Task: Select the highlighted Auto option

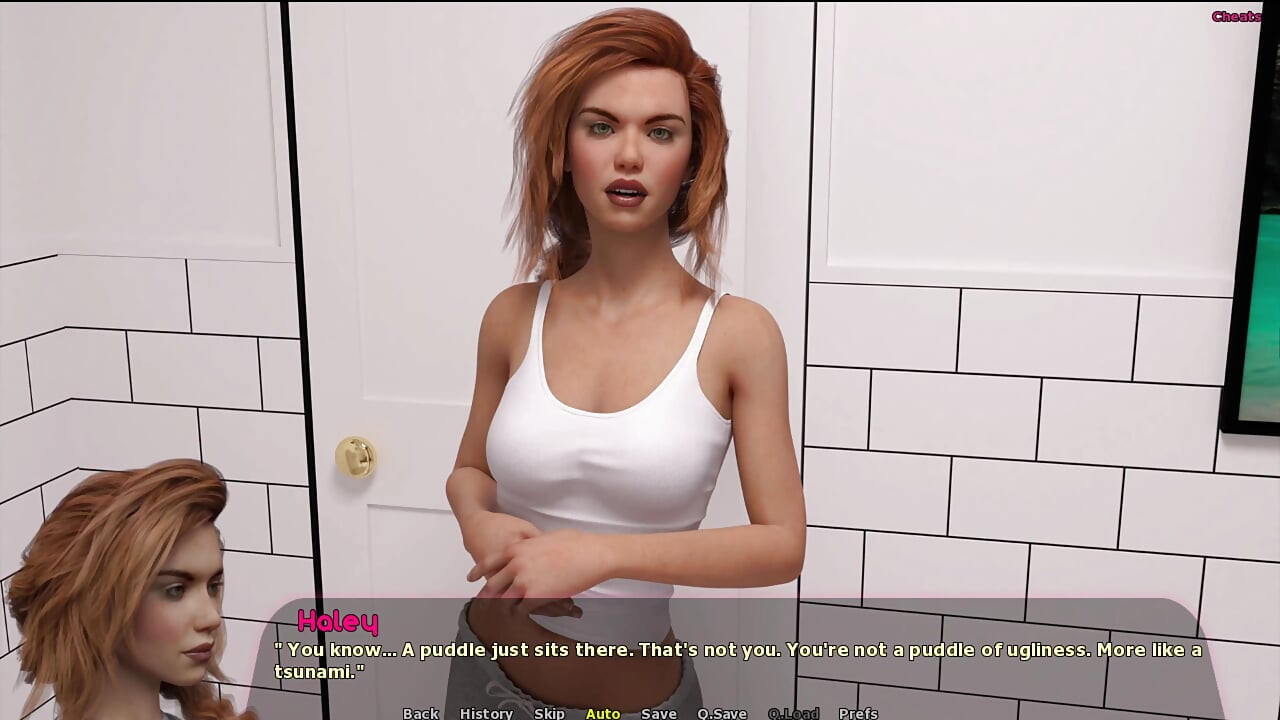Action: [x=603, y=713]
